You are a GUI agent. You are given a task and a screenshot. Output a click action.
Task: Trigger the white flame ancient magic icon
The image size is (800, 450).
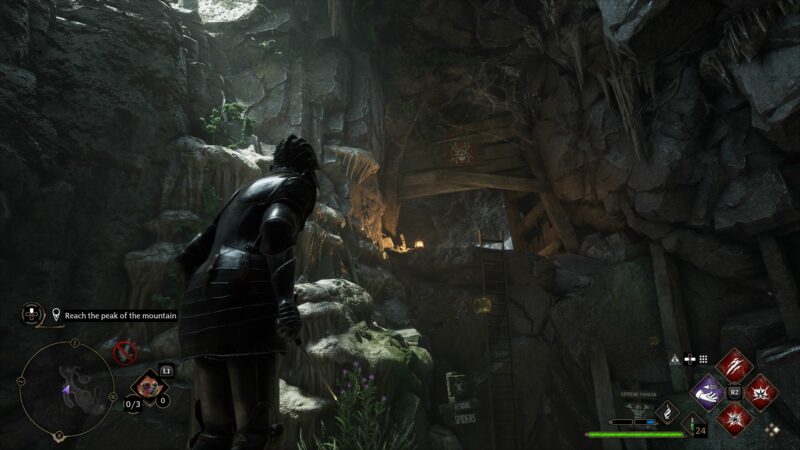tap(667, 412)
